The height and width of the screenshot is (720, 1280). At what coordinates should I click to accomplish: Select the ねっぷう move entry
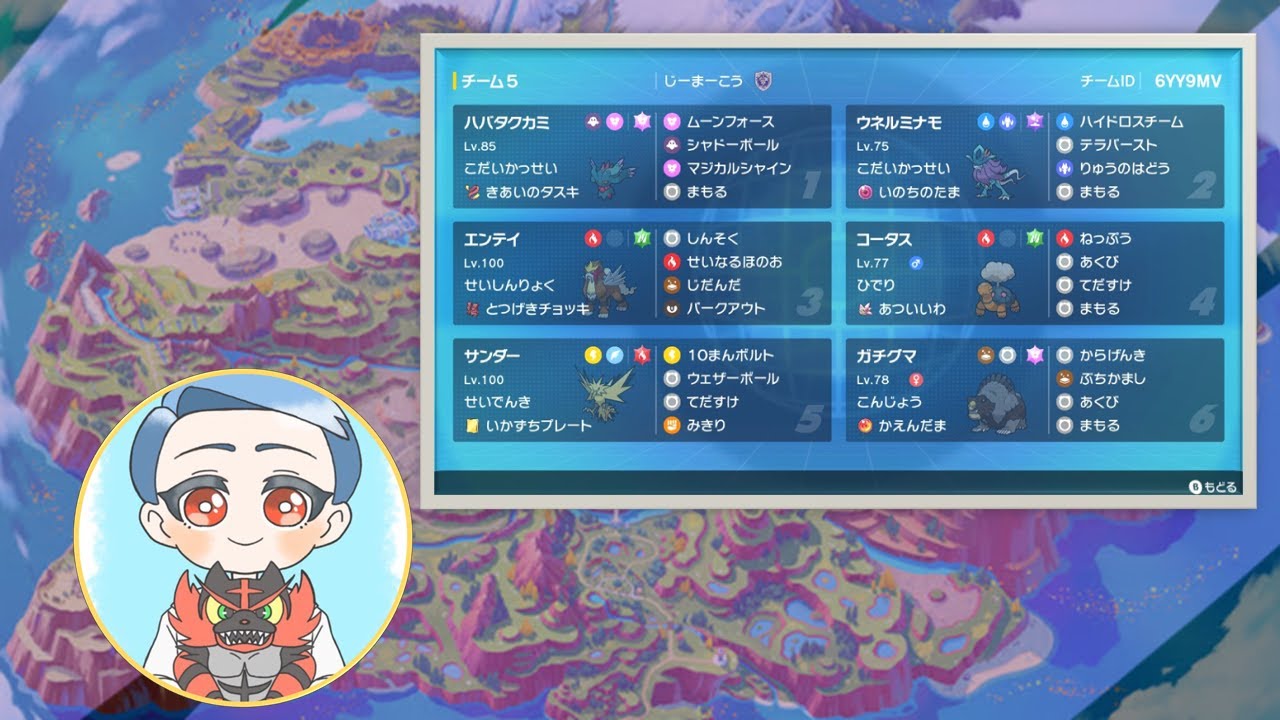(x=1104, y=239)
